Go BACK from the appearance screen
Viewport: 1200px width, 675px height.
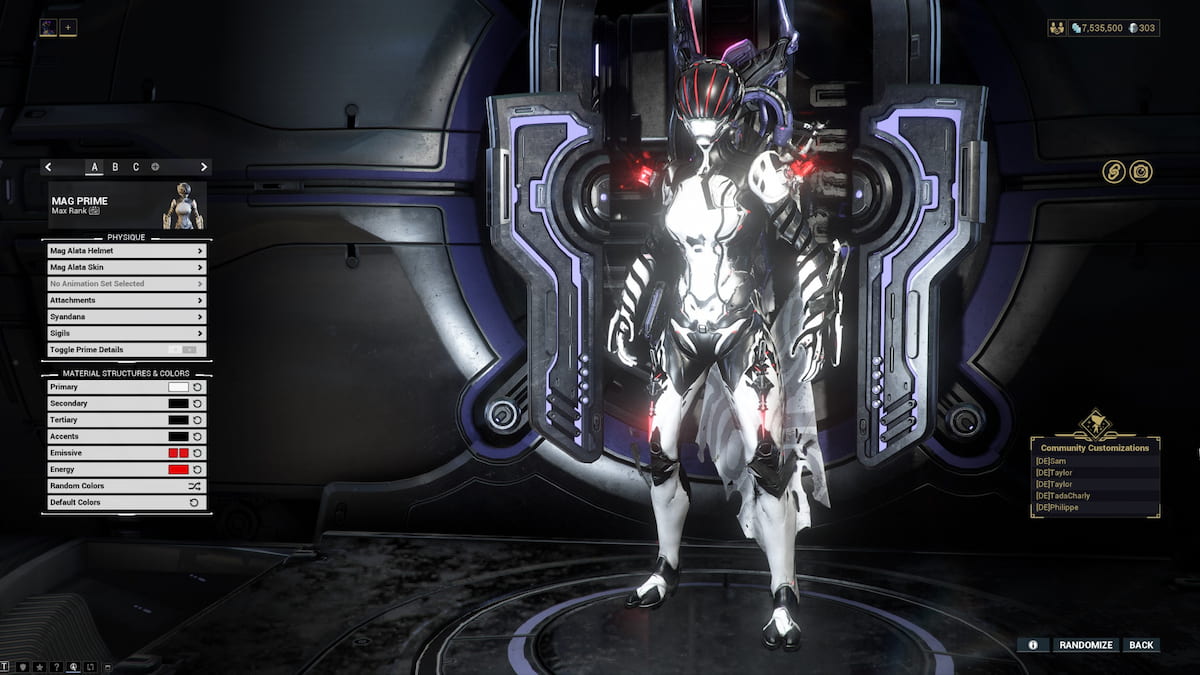click(x=1141, y=645)
